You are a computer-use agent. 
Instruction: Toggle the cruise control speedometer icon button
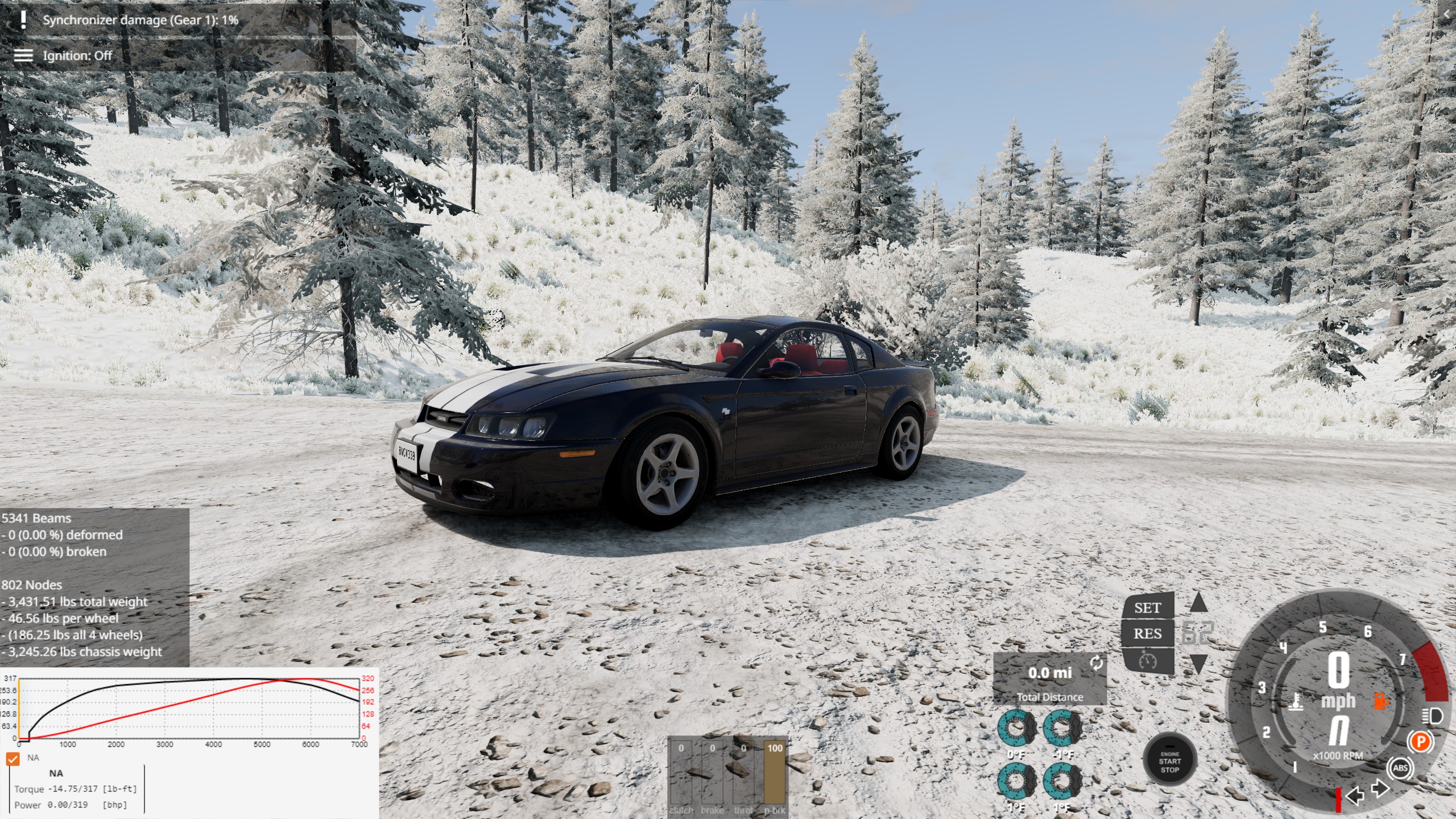(x=1147, y=661)
